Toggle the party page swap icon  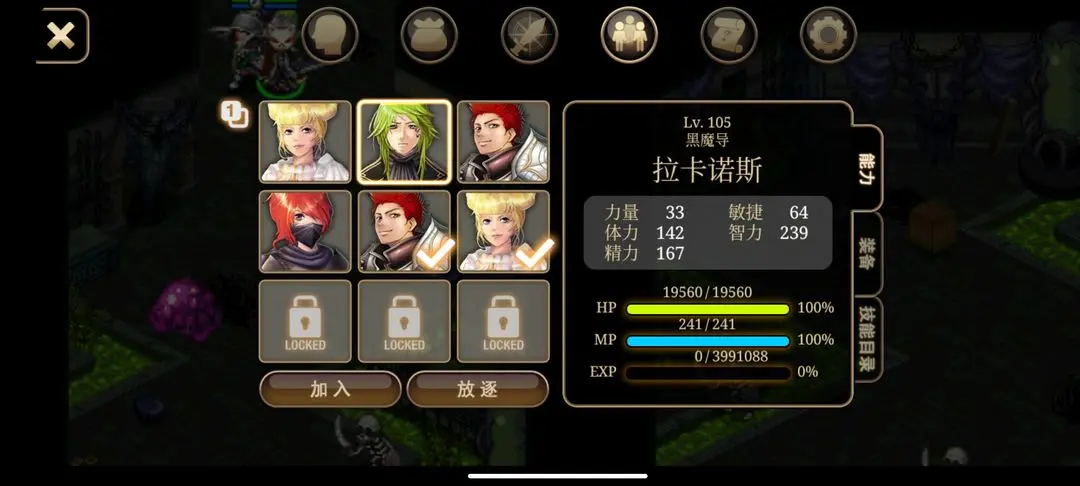[x=235, y=115]
